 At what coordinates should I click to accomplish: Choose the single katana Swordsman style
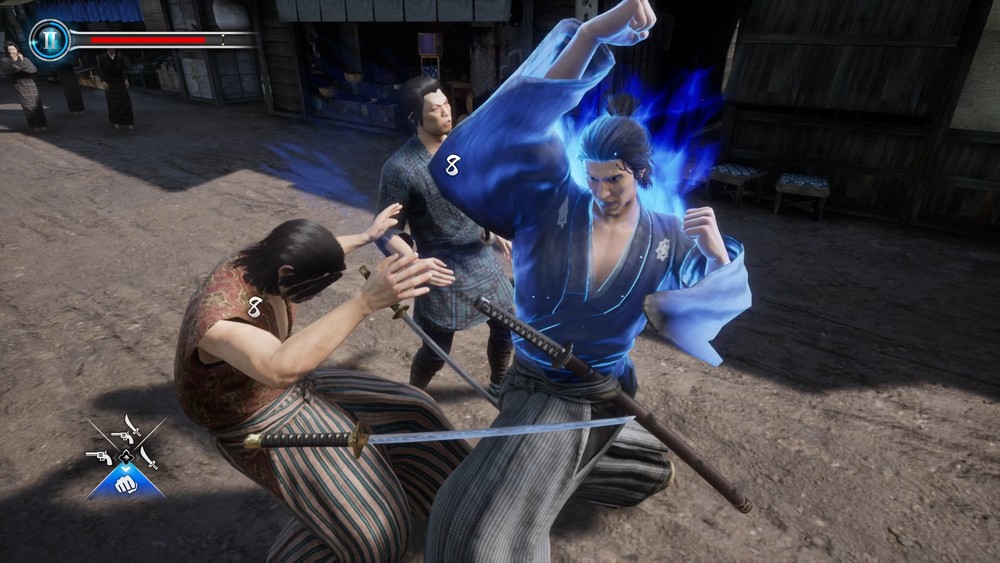[x=149, y=457]
